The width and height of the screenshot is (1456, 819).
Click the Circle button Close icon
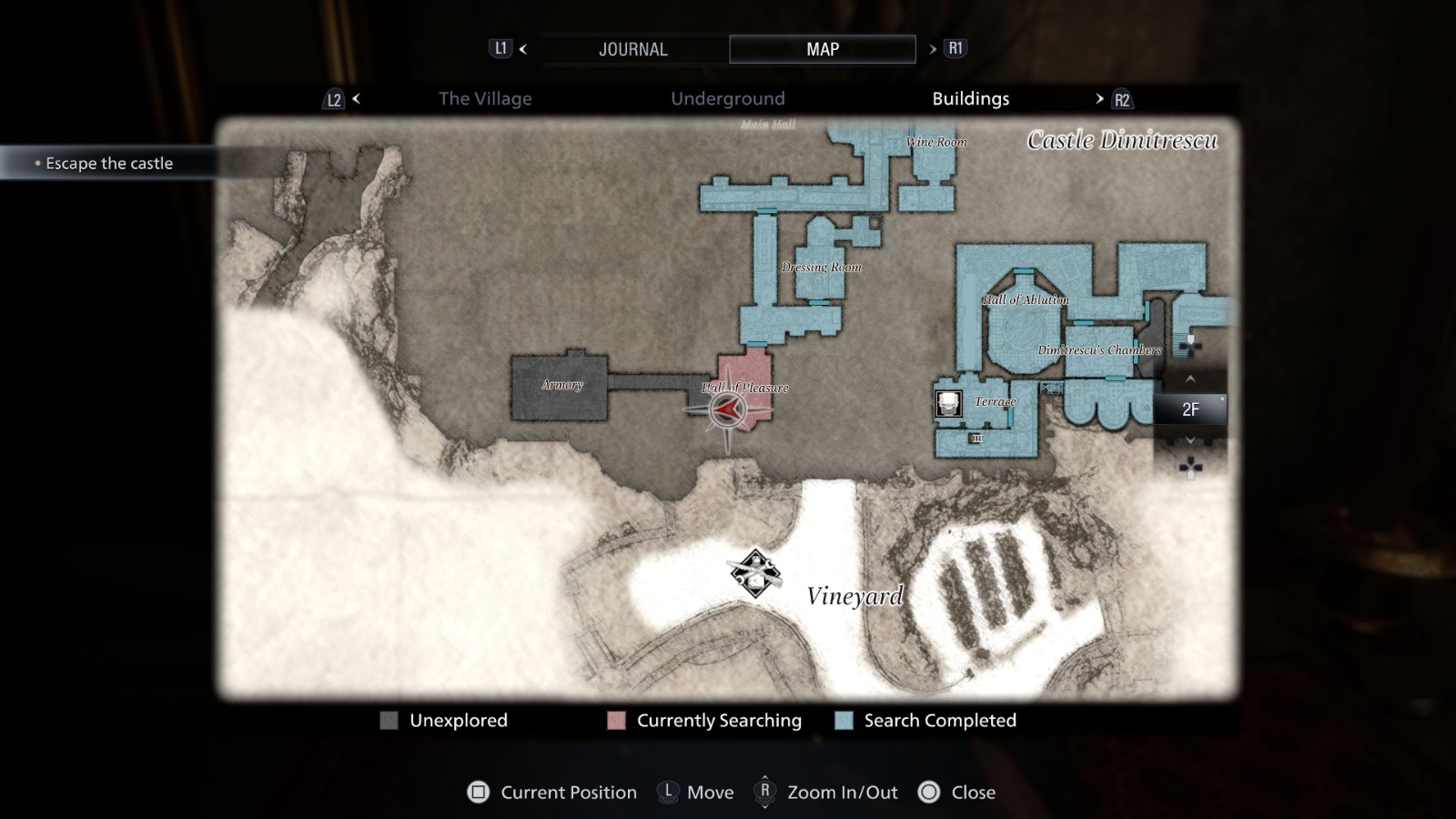pyautogui.click(x=929, y=793)
